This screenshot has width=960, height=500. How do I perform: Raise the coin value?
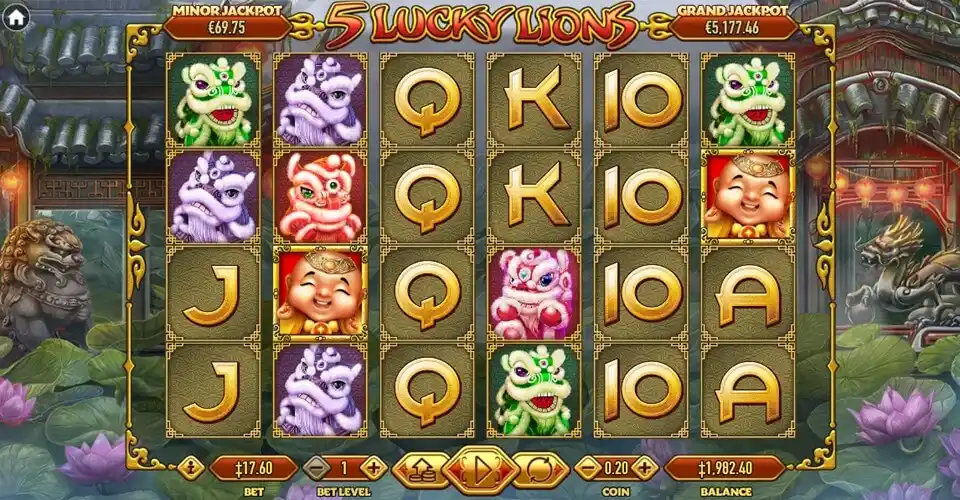pos(647,467)
